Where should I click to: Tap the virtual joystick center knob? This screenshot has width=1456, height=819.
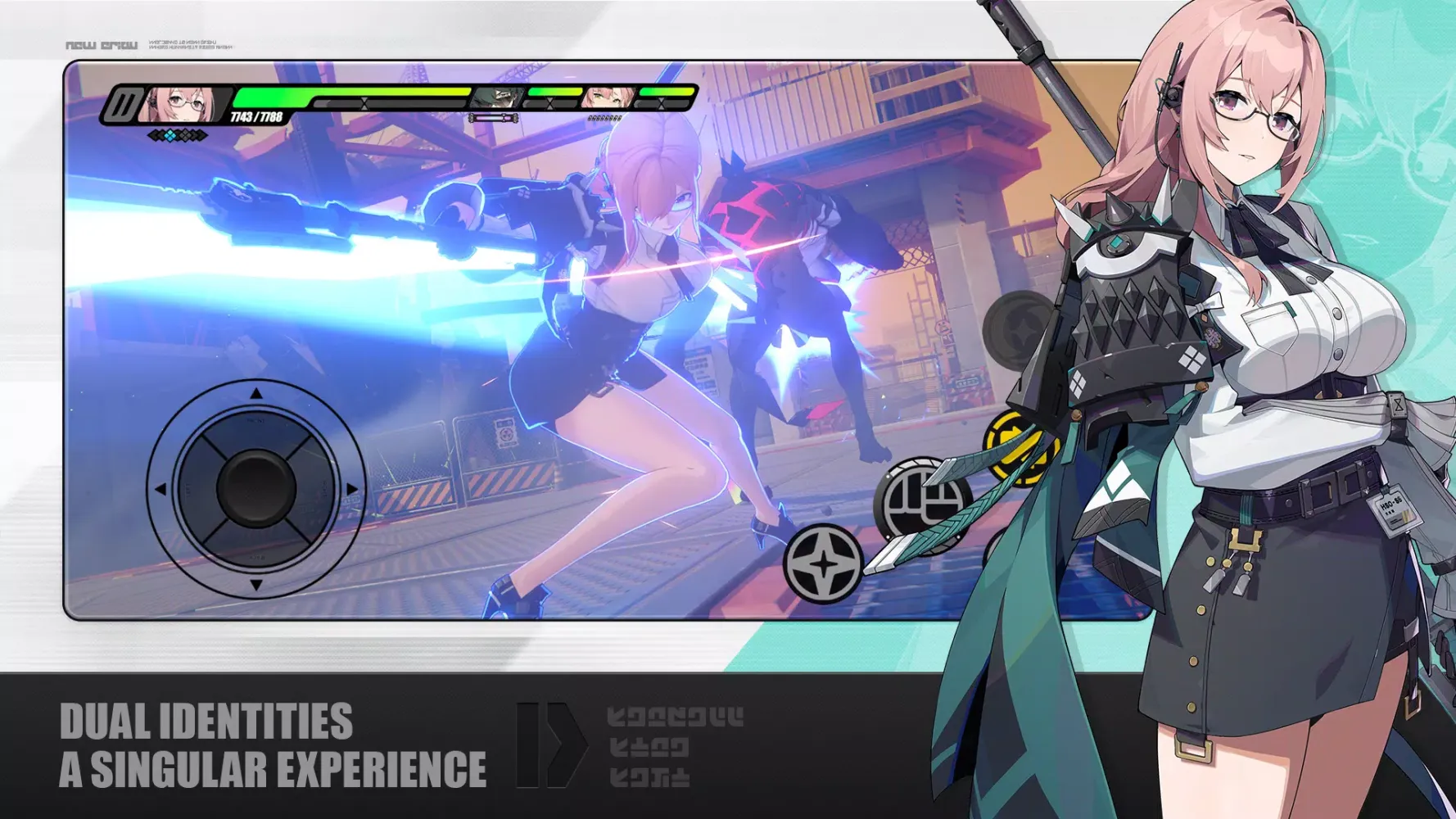[256, 487]
